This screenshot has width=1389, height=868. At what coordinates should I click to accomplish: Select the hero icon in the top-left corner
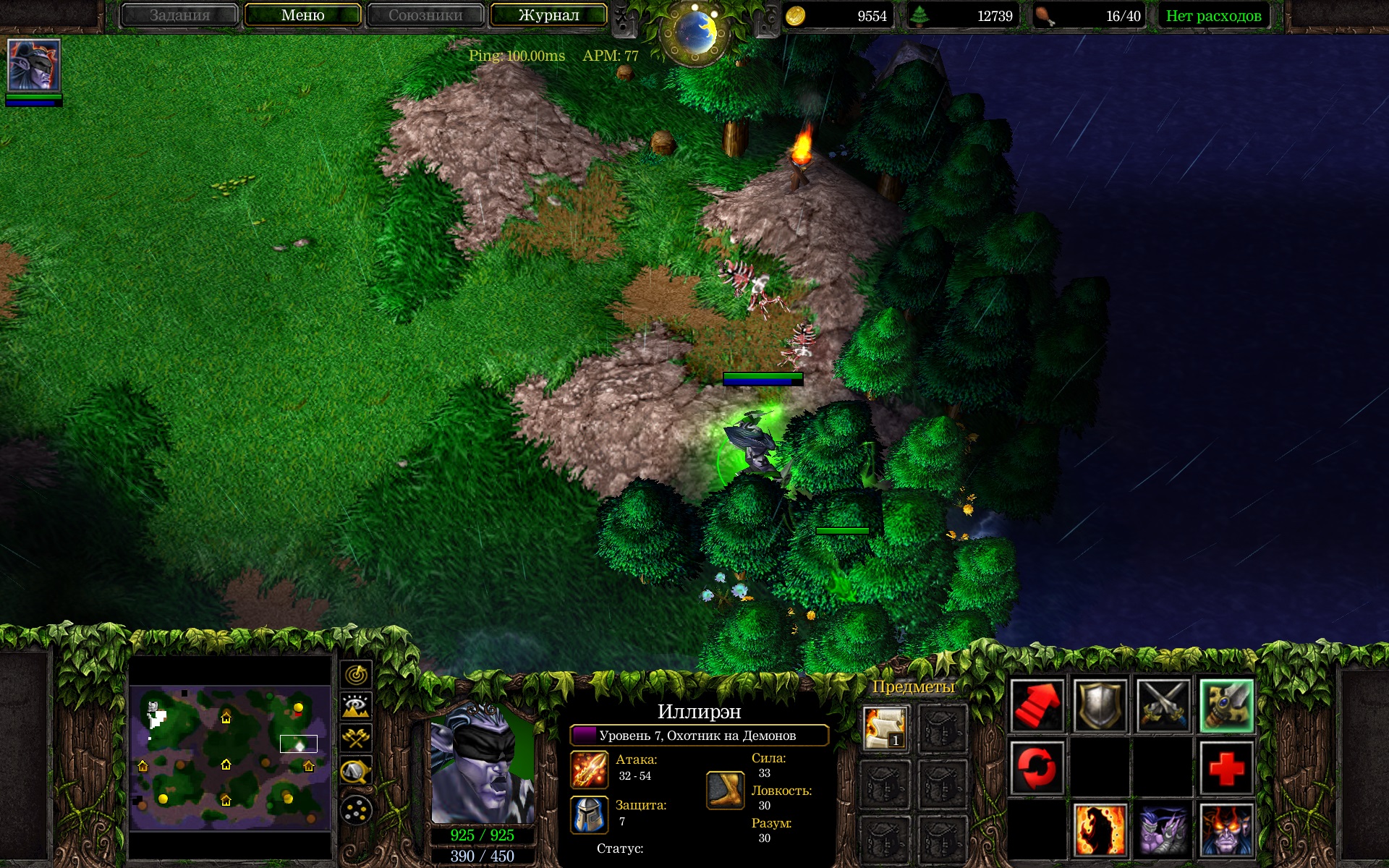[33, 65]
